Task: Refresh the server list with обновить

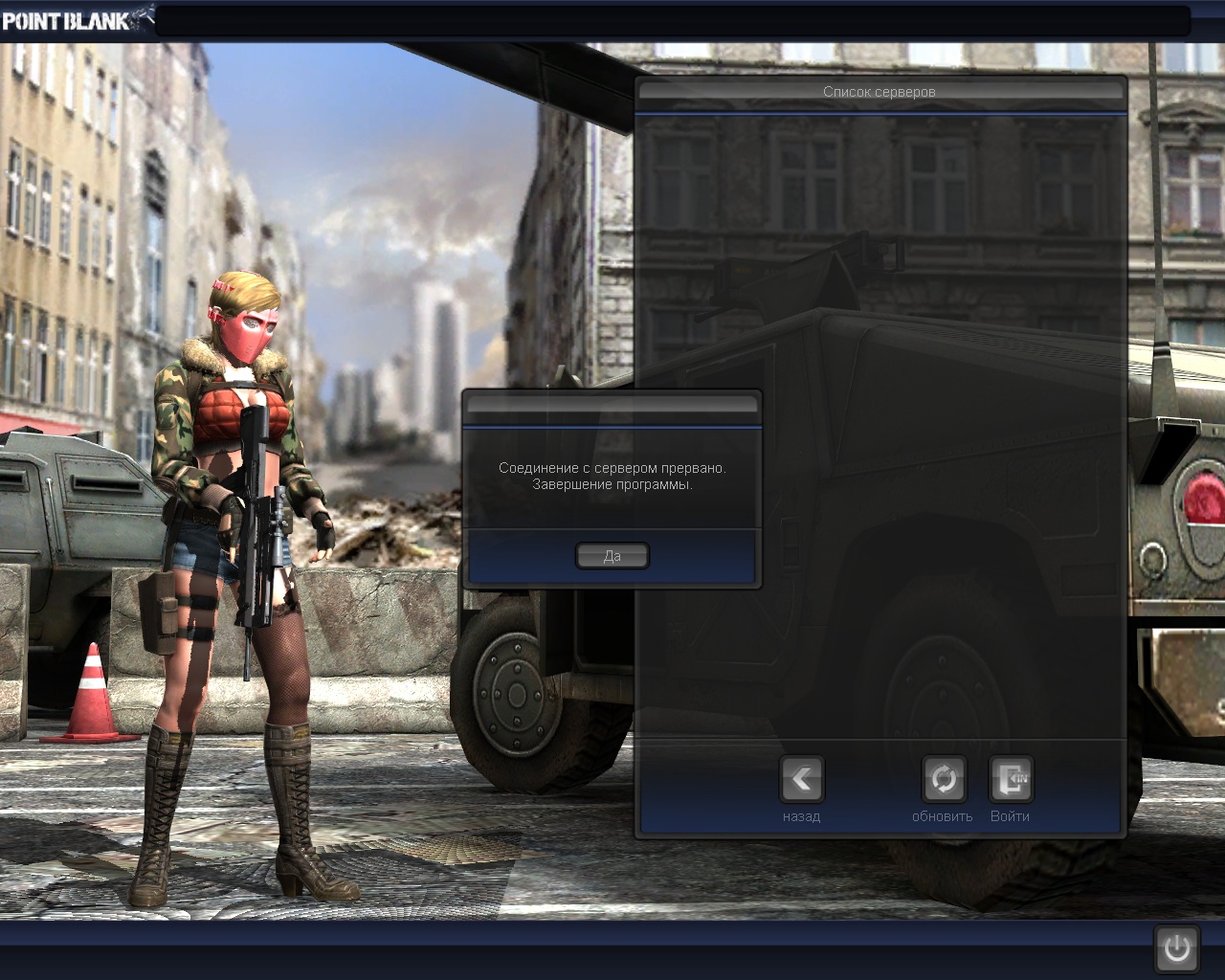Action: (x=943, y=780)
